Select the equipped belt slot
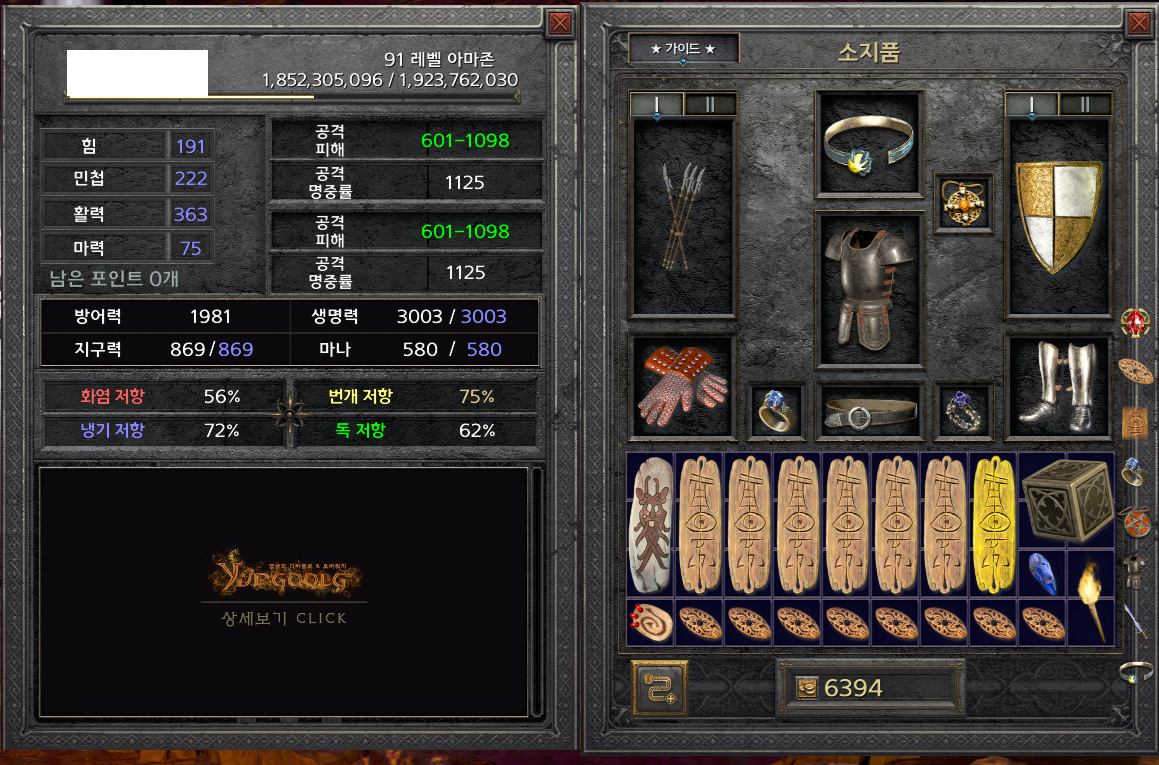 [x=867, y=410]
